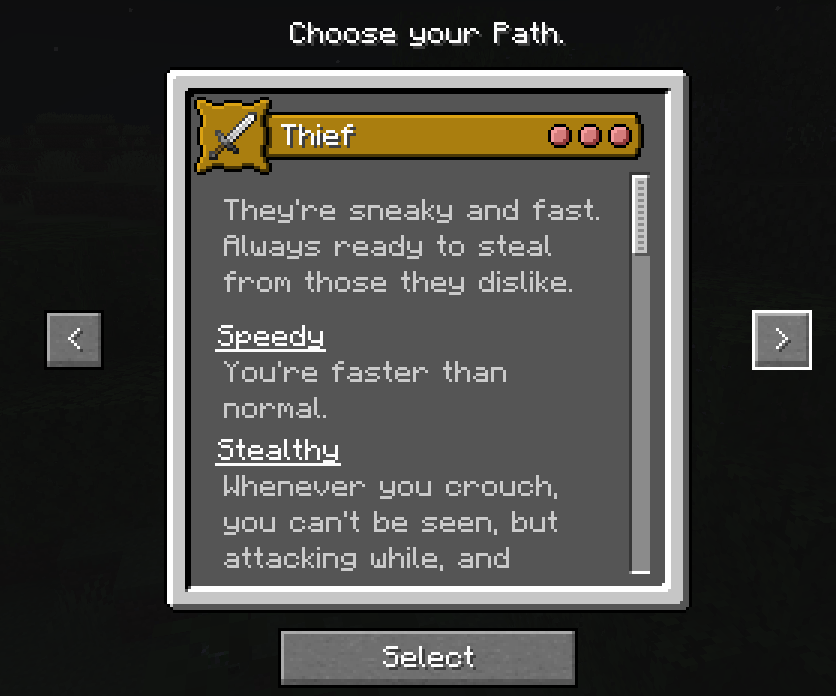This screenshot has height=696, width=836.
Task: Show the next path with right arrow
Action: (x=781, y=340)
